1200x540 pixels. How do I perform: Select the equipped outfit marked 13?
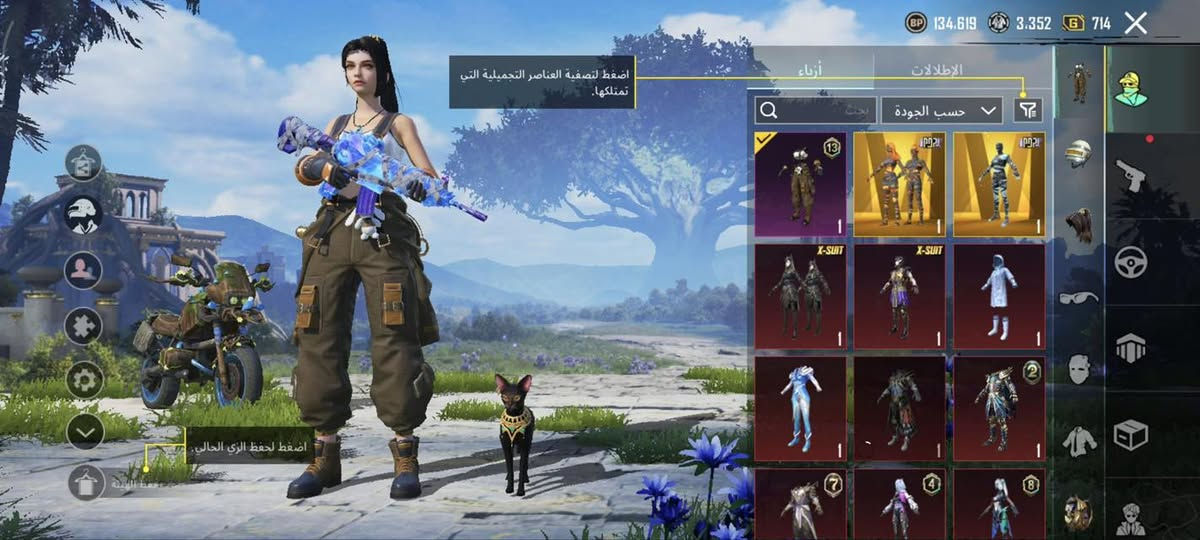point(800,184)
